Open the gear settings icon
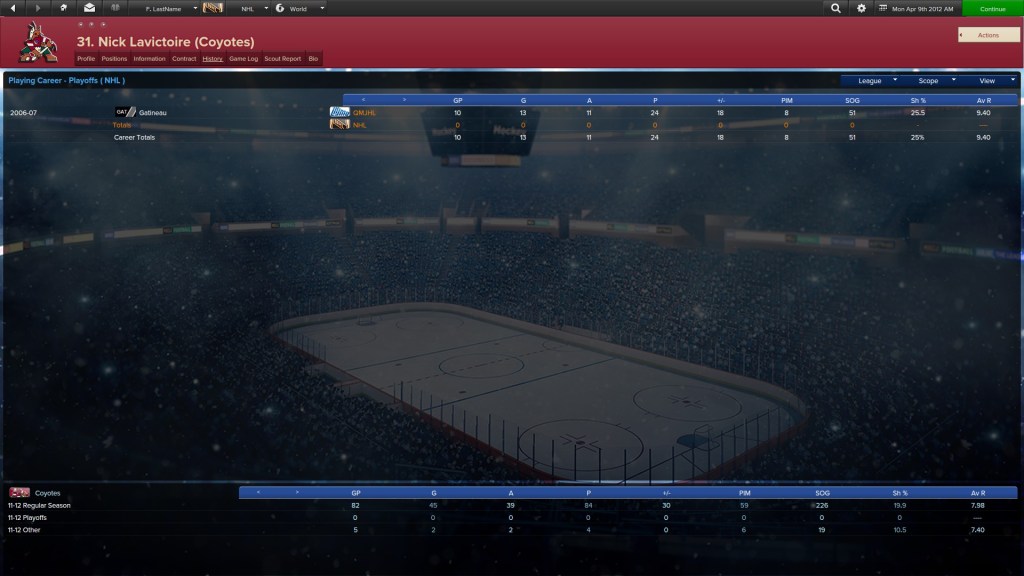Viewport: 1024px width, 576px height. [862, 8]
